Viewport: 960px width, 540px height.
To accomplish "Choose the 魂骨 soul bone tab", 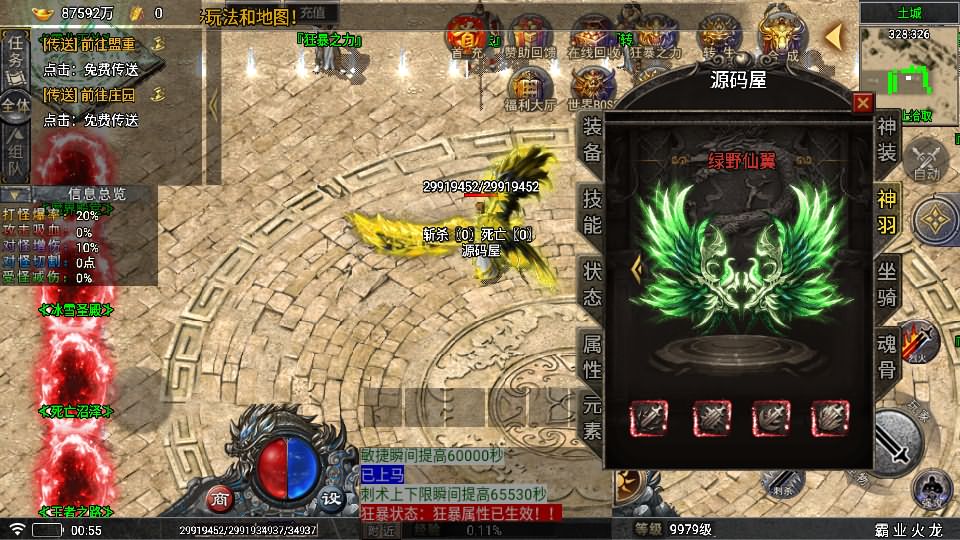I will click(887, 356).
